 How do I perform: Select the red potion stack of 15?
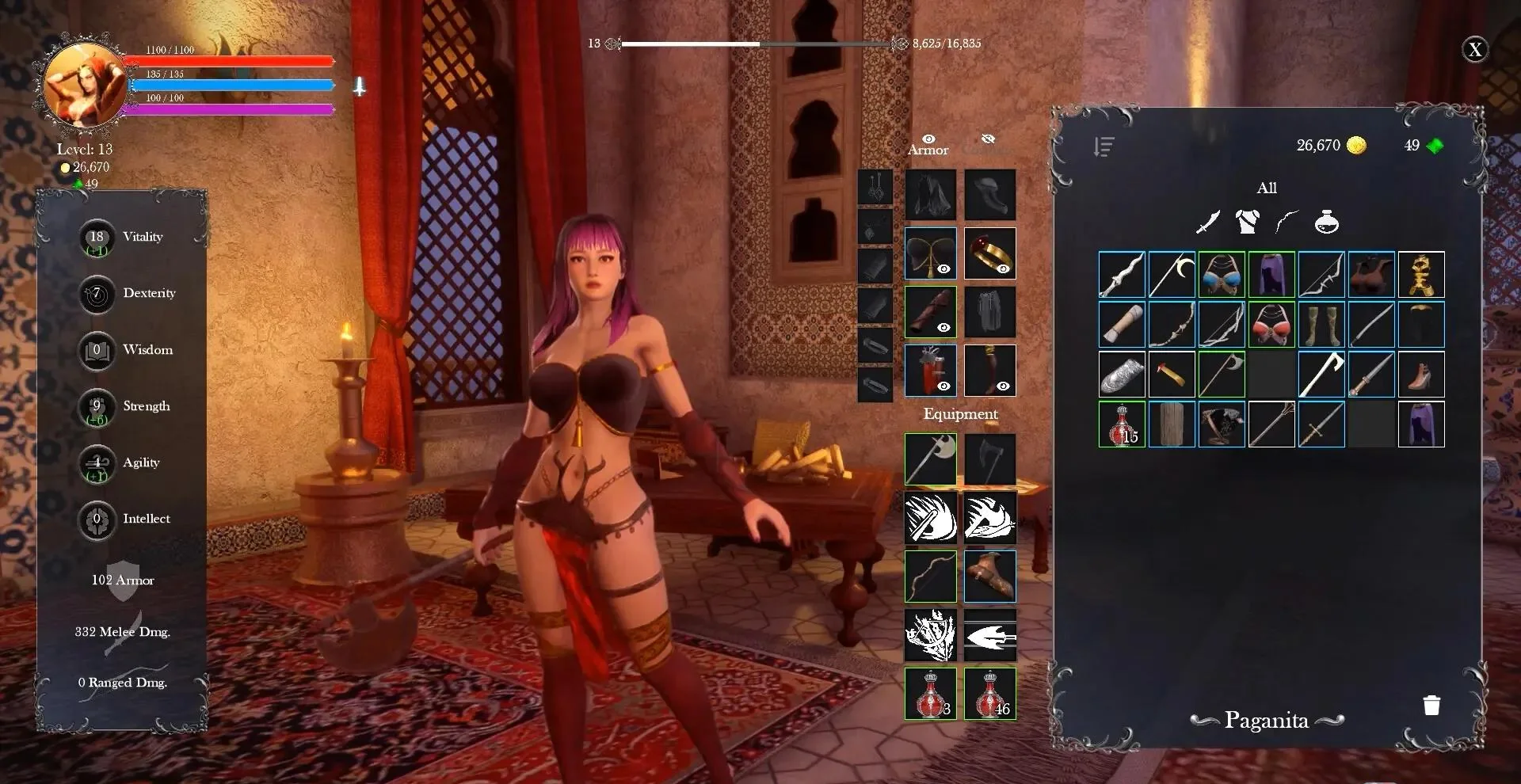(1122, 424)
